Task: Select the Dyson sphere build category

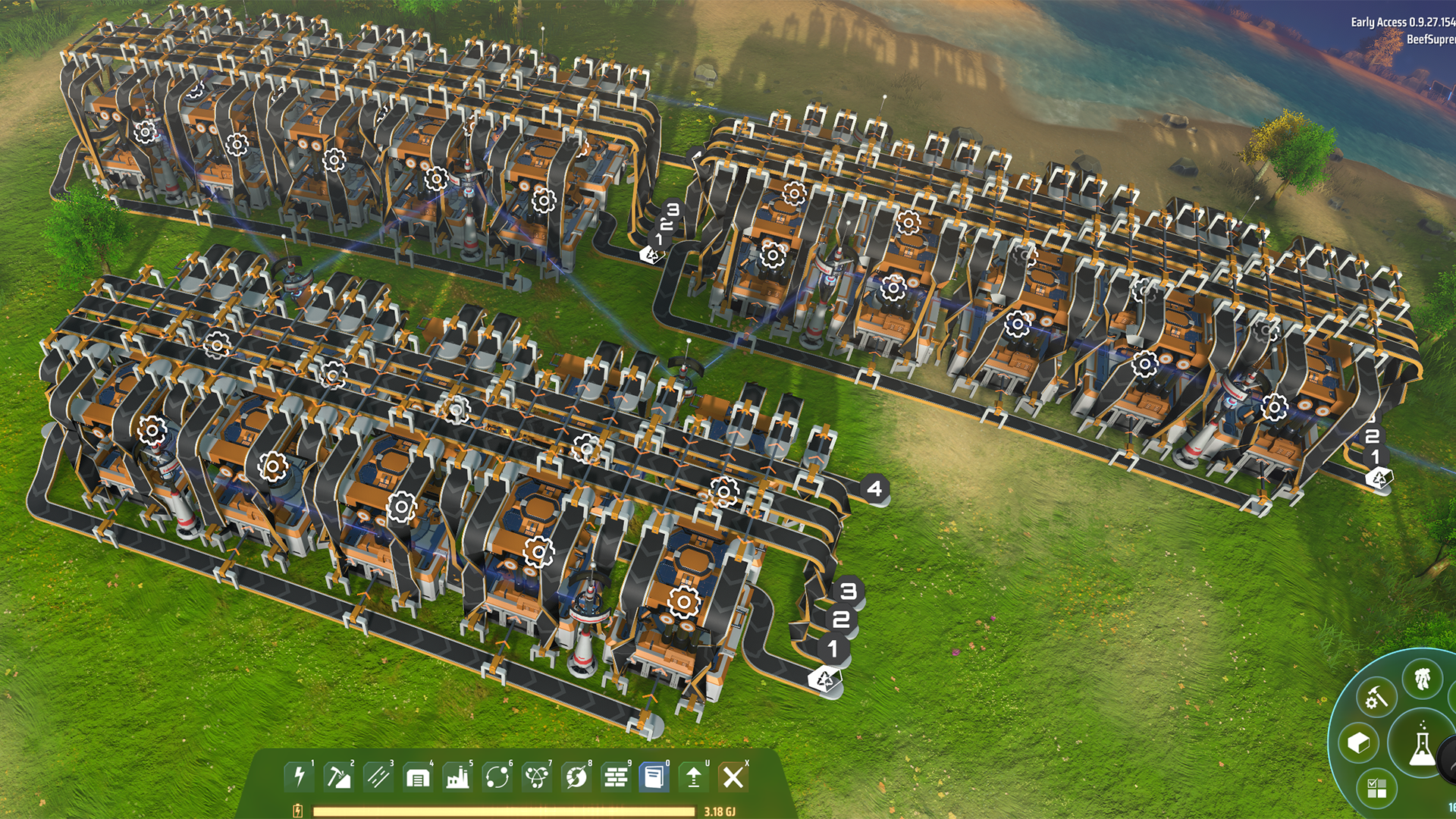Action: click(576, 777)
